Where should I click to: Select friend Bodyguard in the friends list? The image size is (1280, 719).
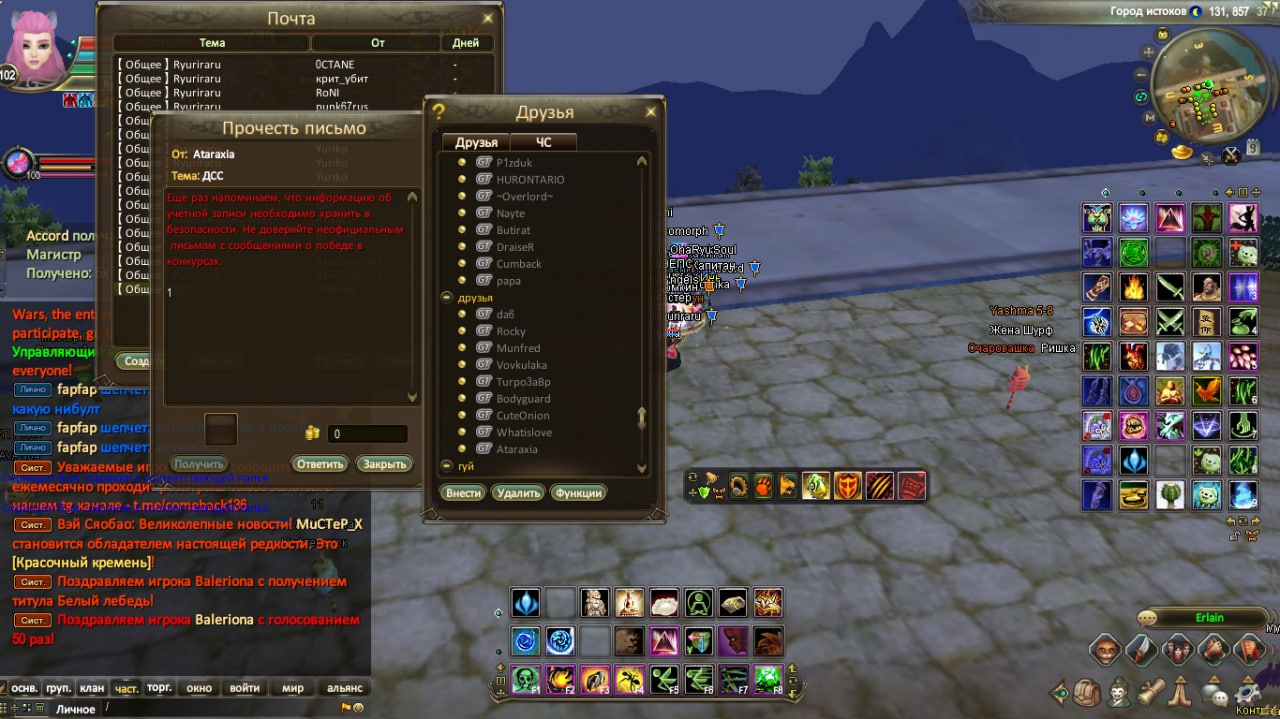pyautogui.click(x=524, y=398)
